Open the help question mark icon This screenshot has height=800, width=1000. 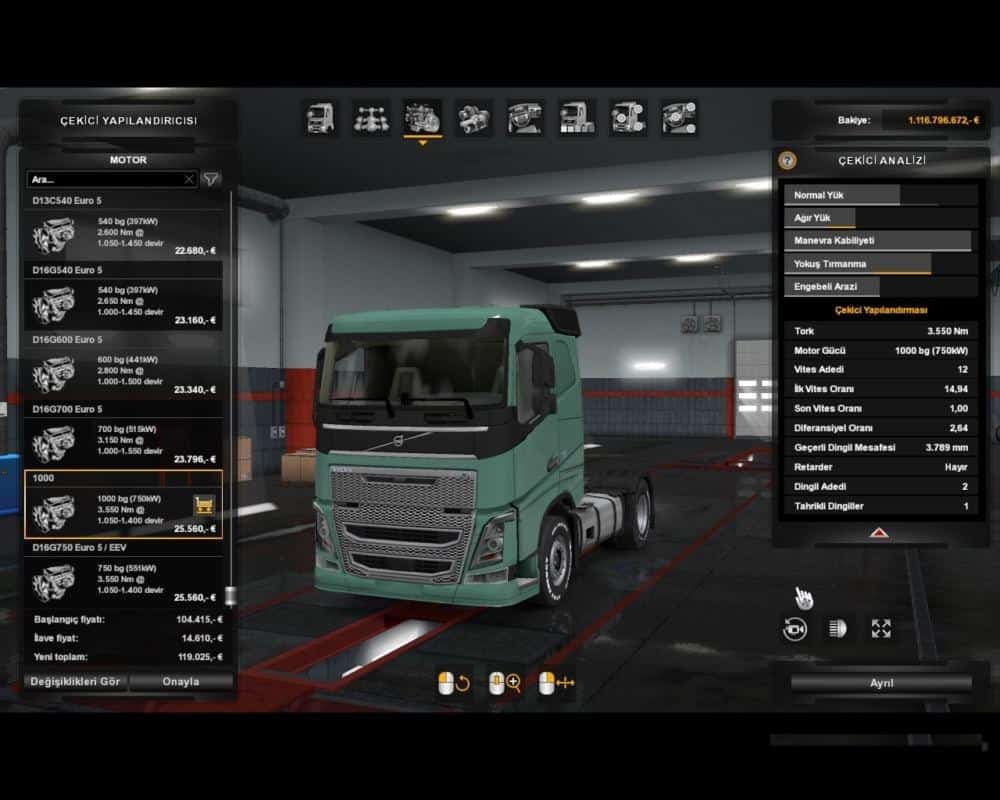pos(788,160)
